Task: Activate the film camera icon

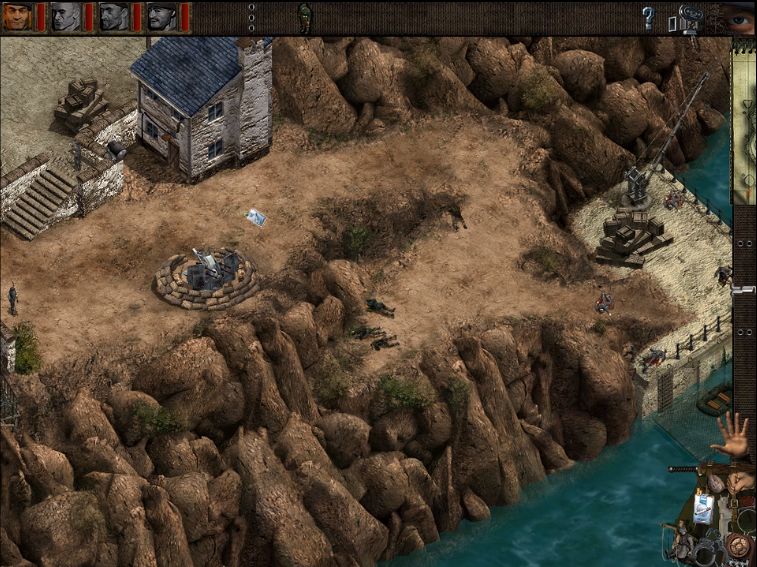Action: tap(689, 19)
